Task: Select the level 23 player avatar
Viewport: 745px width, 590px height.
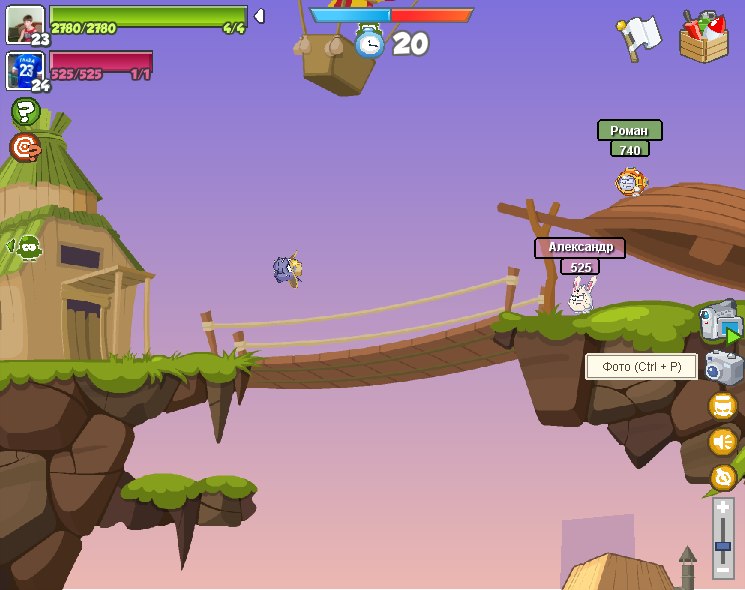Action: [x=25, y=24]
